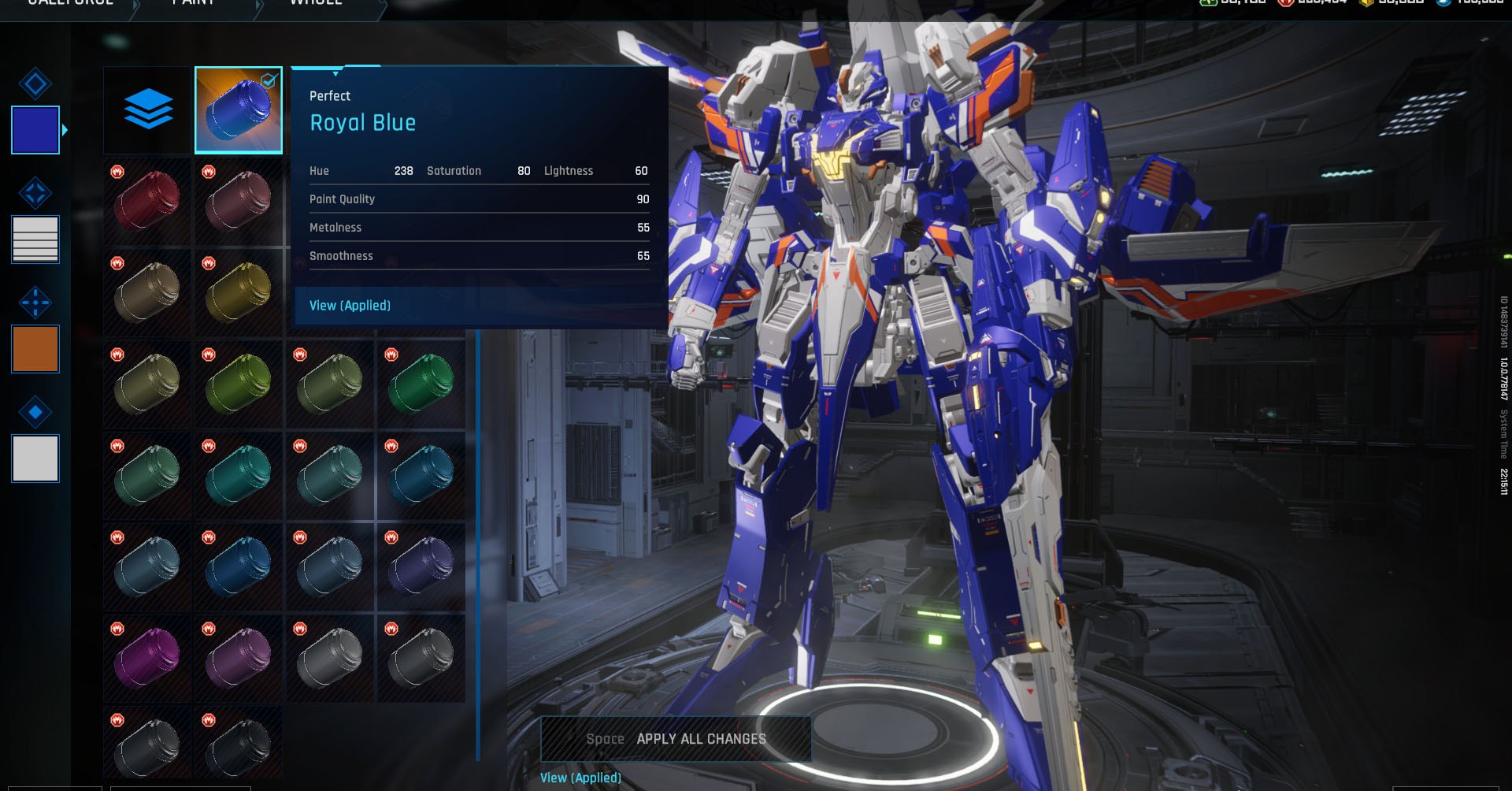Select the magenta paint canister
Image resolution: width=1512 pixels, height=791 pixels.
[146, 658]
